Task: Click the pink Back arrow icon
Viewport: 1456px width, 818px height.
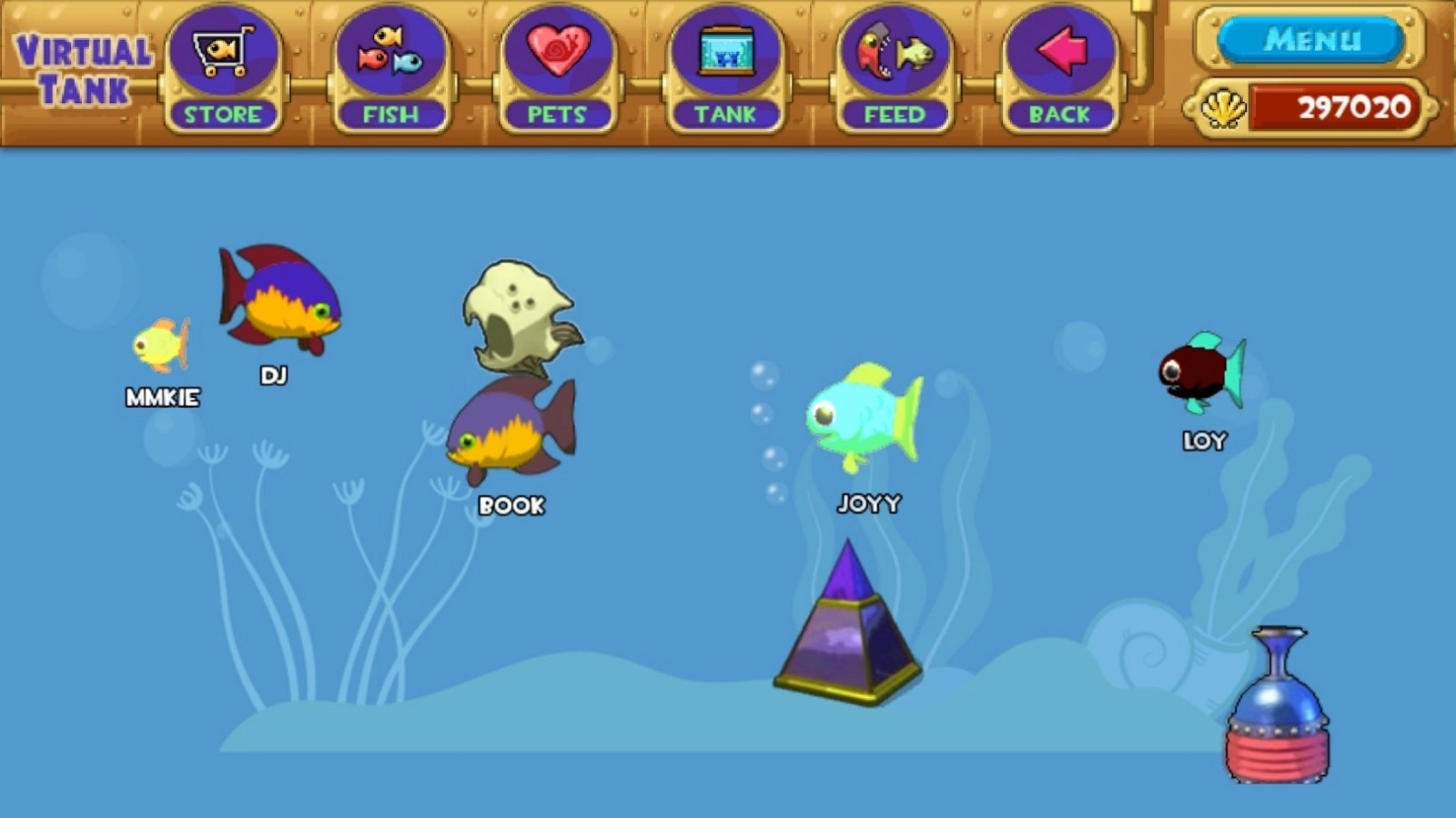Action: 1058,52
